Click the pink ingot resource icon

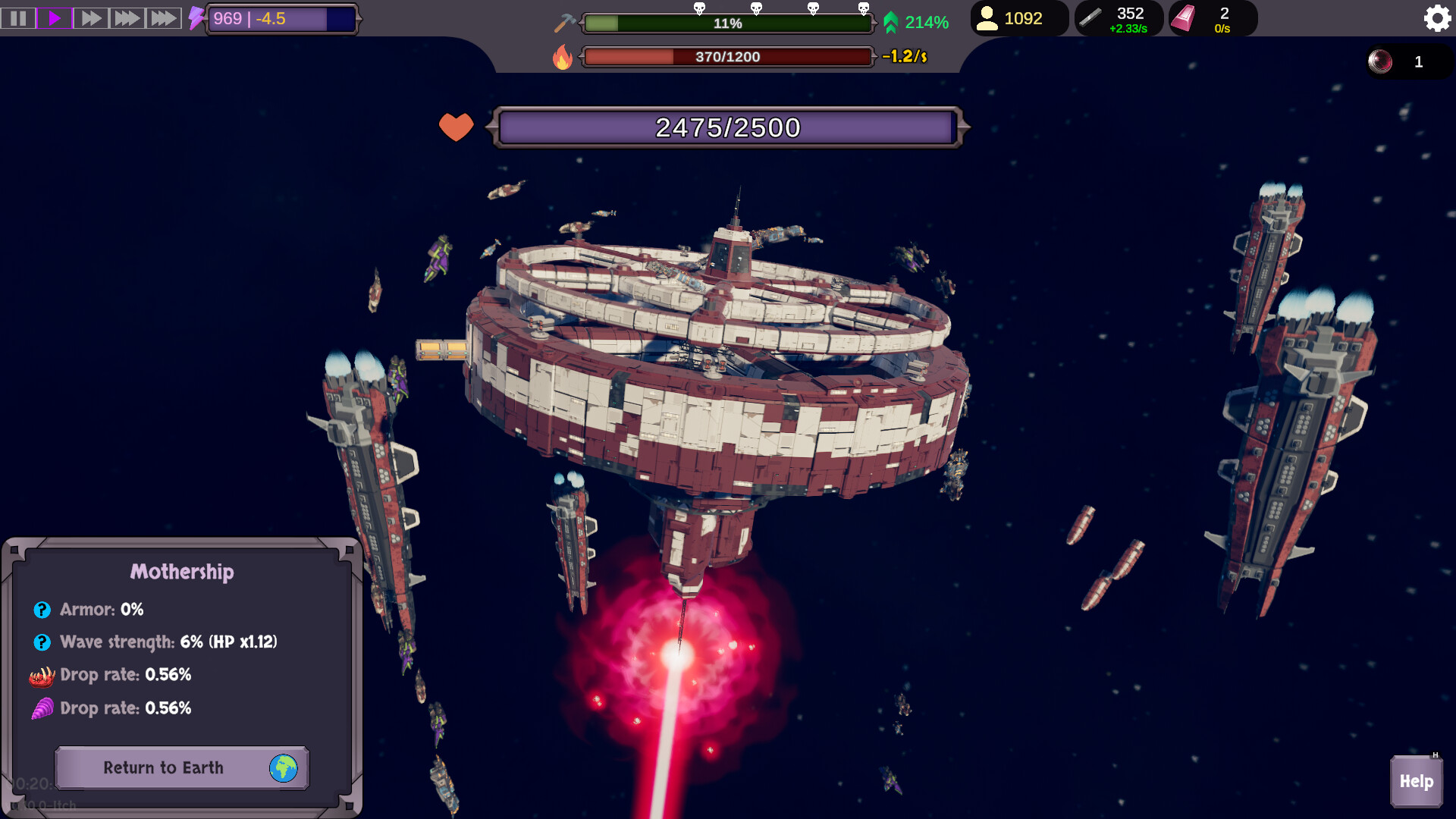click(x=1184, y=18)
